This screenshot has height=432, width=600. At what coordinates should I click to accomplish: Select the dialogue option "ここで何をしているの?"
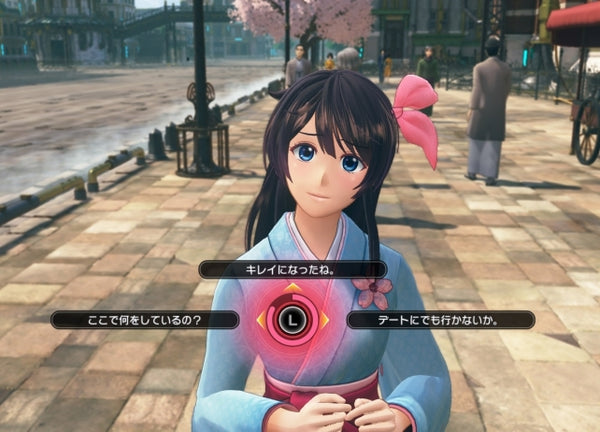pos(145,320)
